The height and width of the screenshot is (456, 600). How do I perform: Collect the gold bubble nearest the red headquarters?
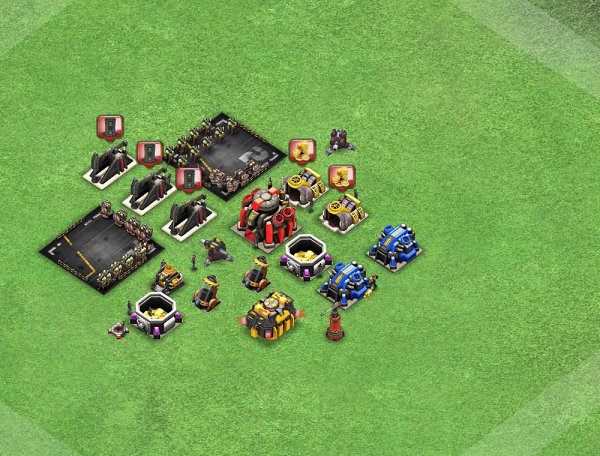coord(302,151)
